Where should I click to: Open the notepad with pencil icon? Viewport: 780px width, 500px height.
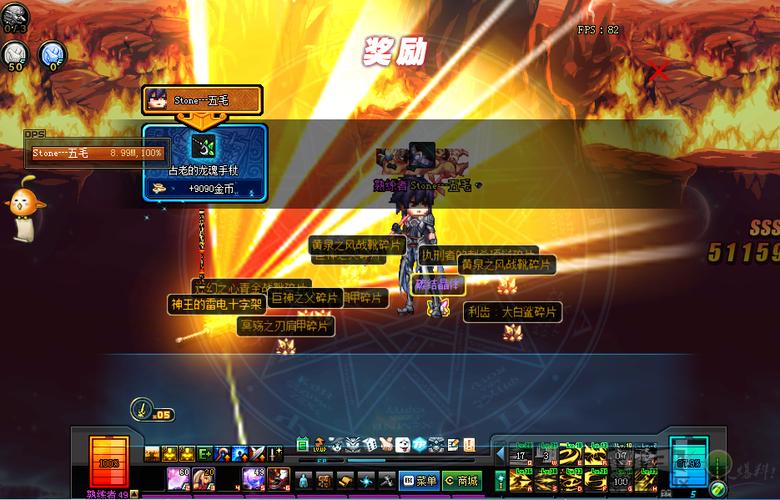pyautogui.click(x=453, y=444)
